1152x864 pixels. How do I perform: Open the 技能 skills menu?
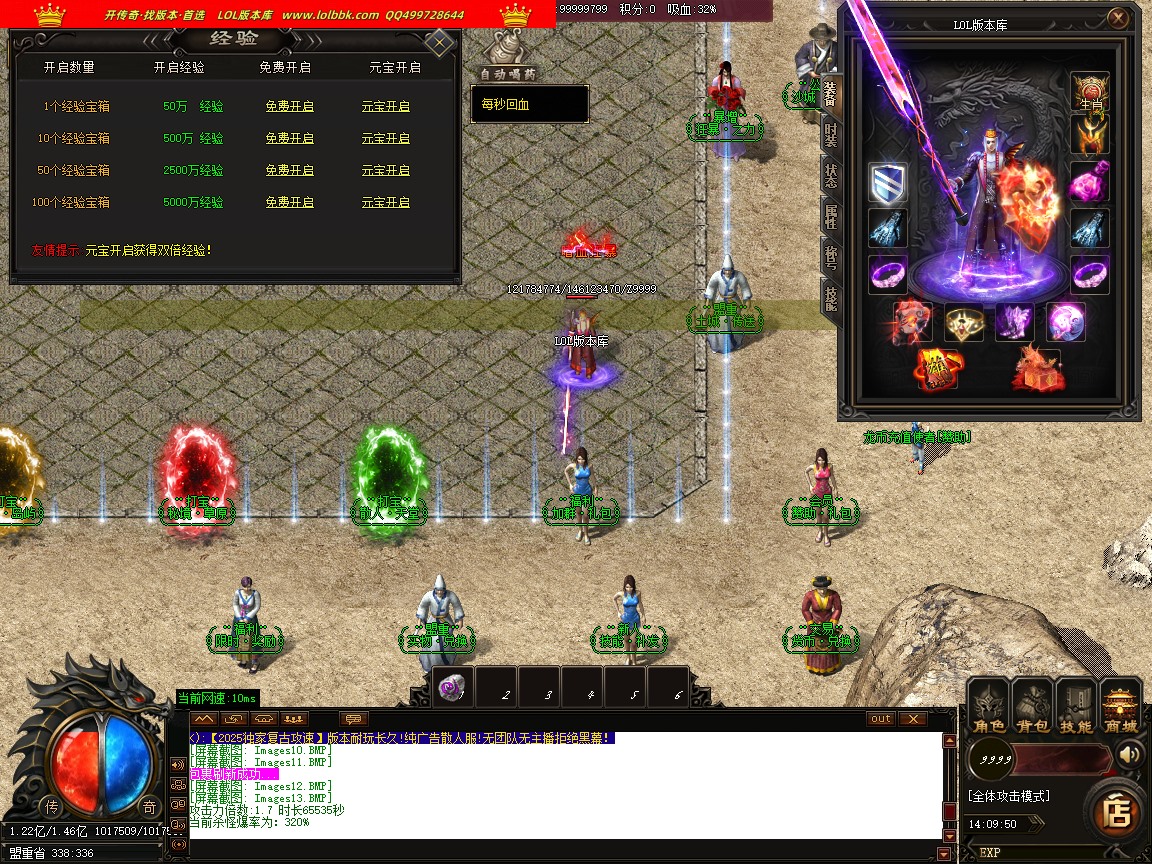[1076, 708]
